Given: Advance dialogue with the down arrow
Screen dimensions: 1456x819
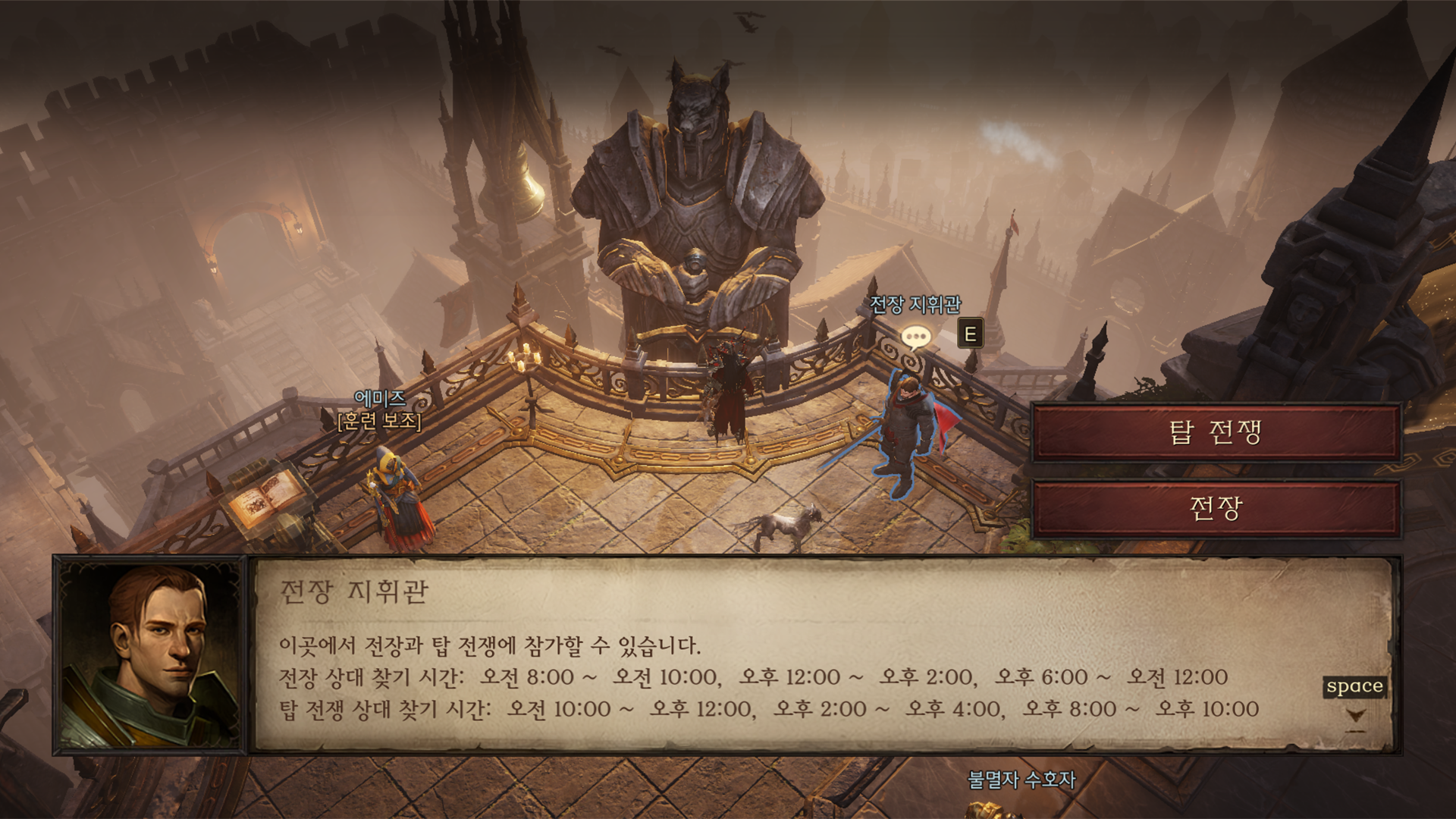Looking at the screenshot, I should point(1356,716).
